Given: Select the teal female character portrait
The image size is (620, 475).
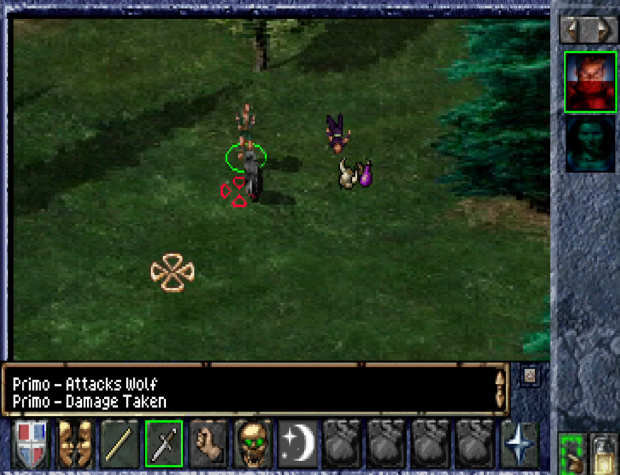Looking at the screenshot, I should point(589,146).
